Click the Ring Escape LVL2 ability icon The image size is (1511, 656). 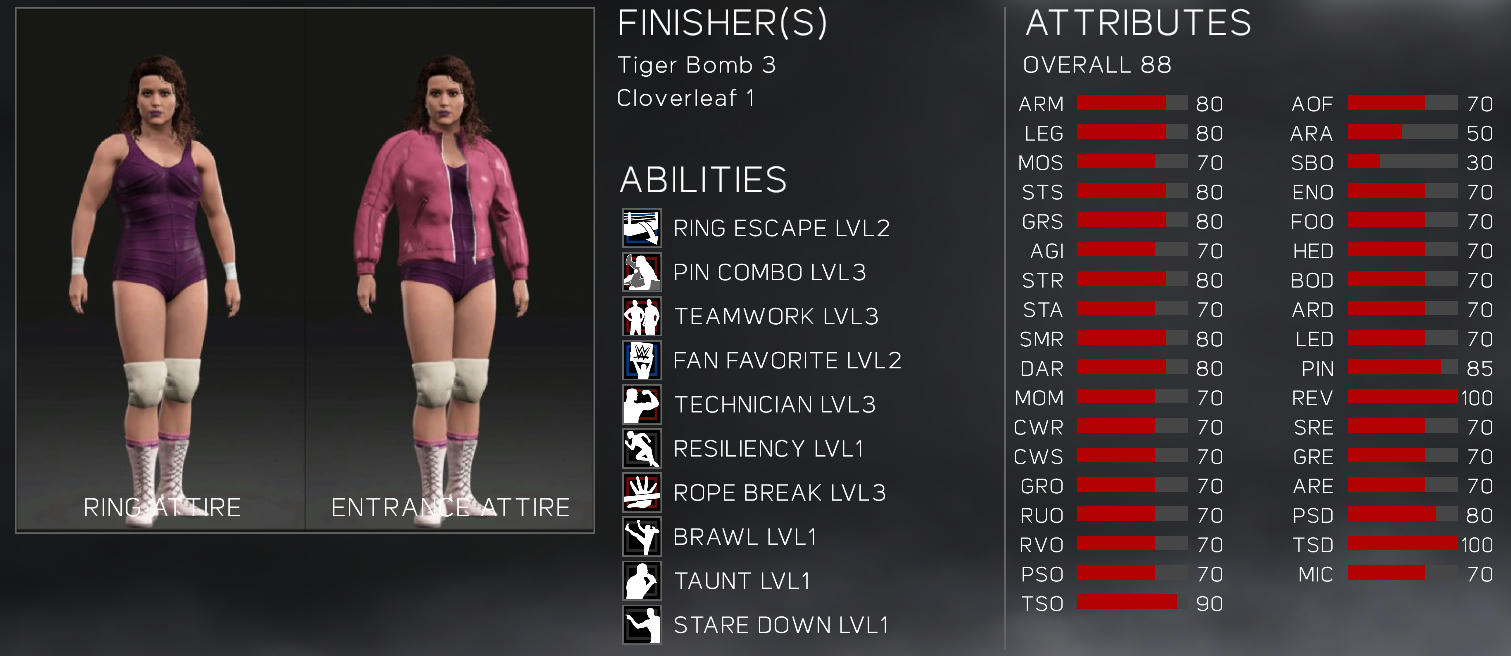click(x=641, y=229)
